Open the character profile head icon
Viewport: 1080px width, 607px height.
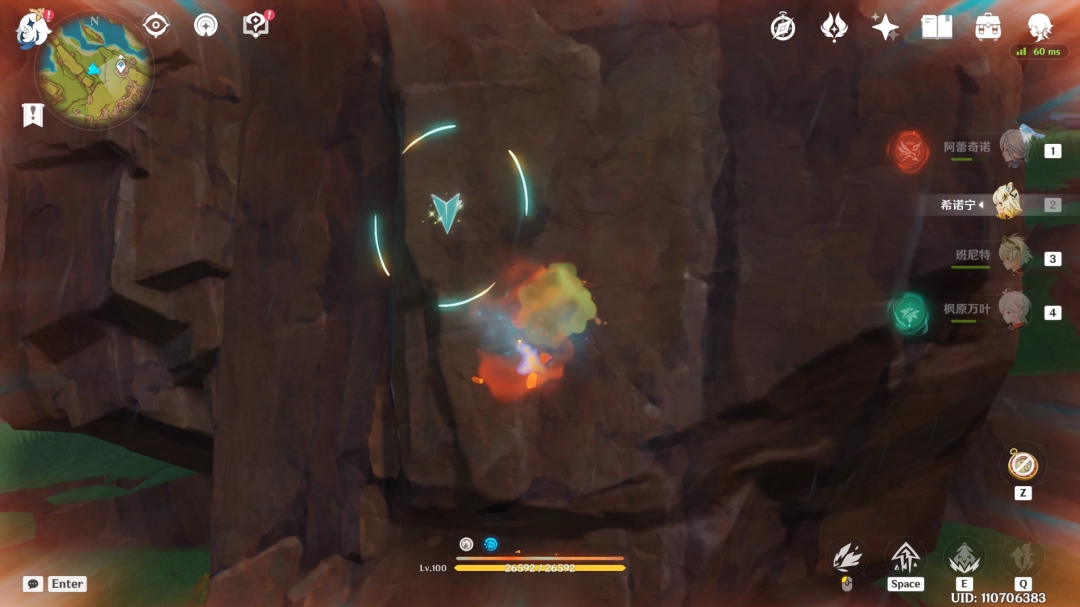pyautogui.click(x=1040, y=27)
